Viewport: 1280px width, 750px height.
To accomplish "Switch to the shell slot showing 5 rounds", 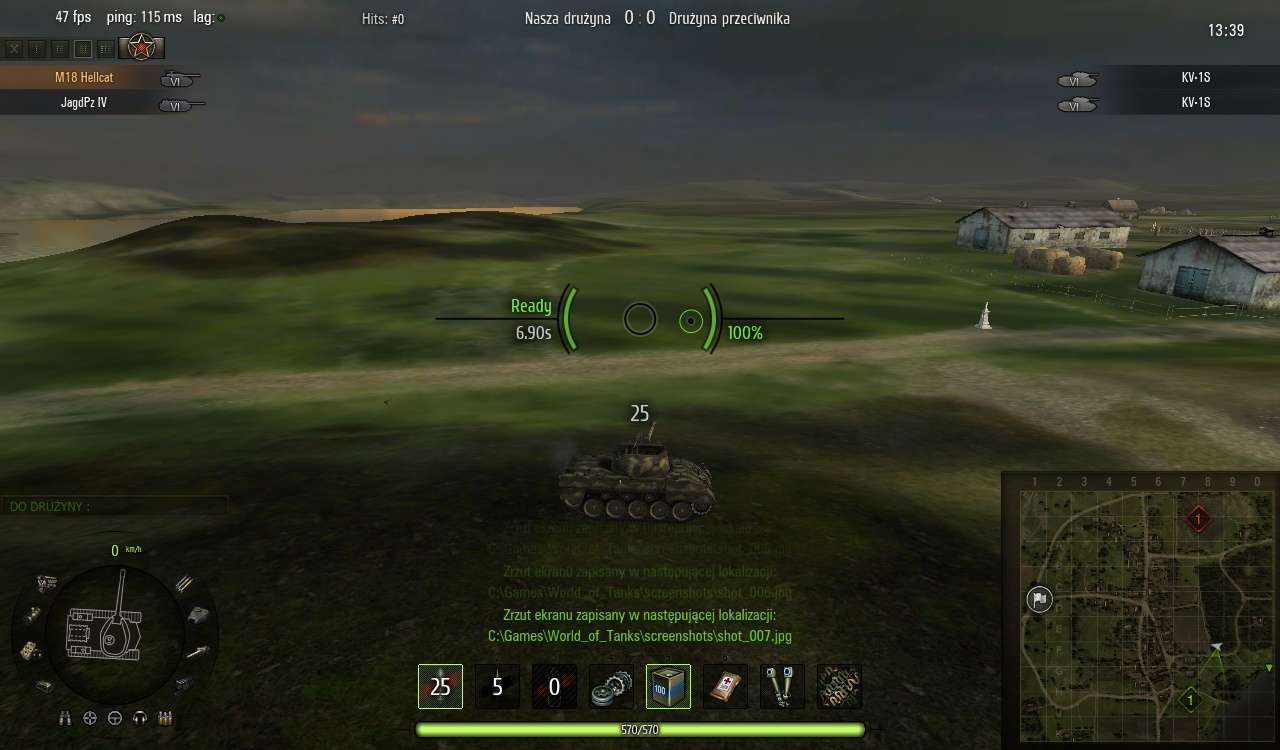I will pos(497,687).
